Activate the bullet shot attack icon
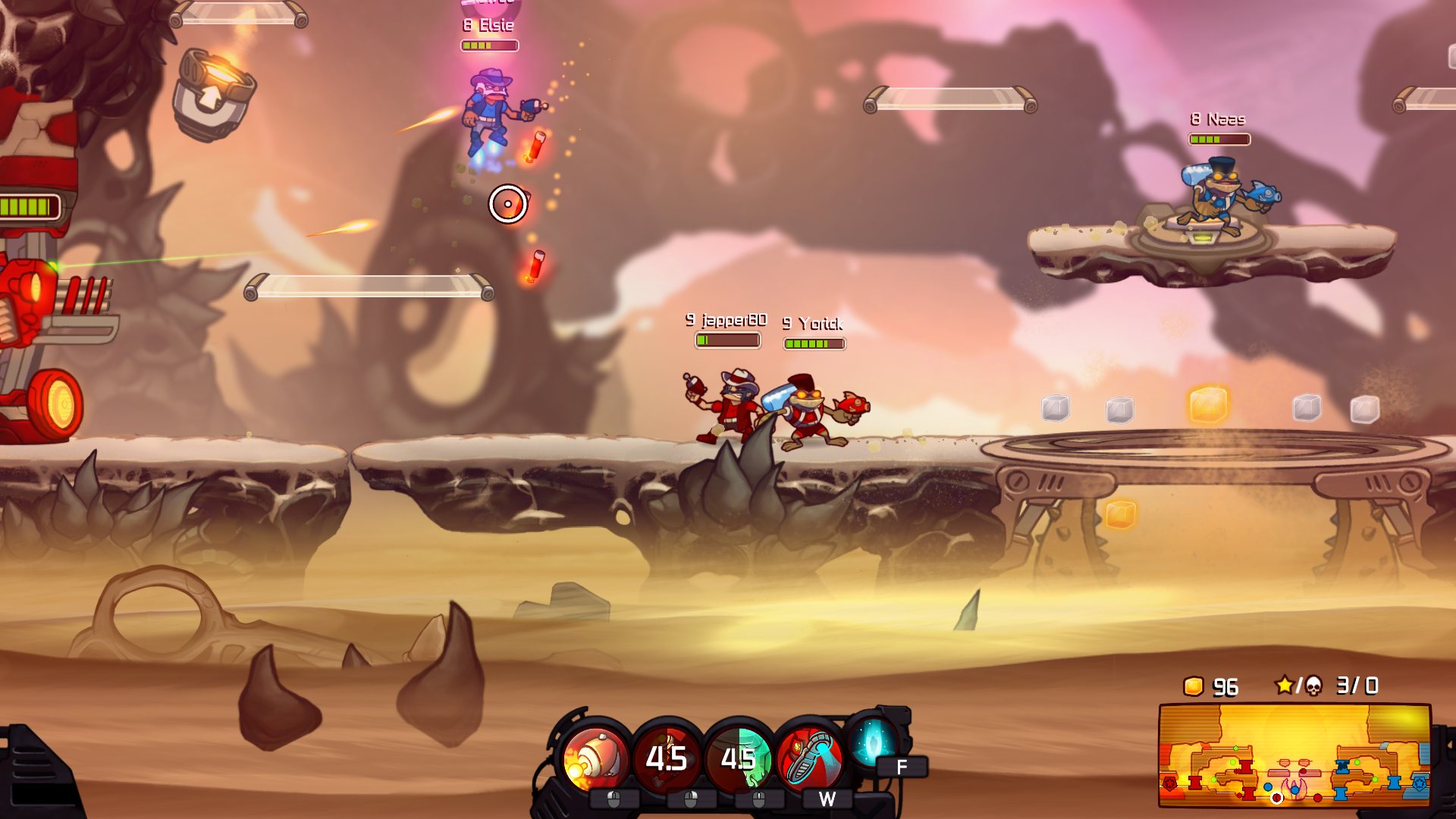This screenshot has height=819, width=1456. tap(595, 758)
